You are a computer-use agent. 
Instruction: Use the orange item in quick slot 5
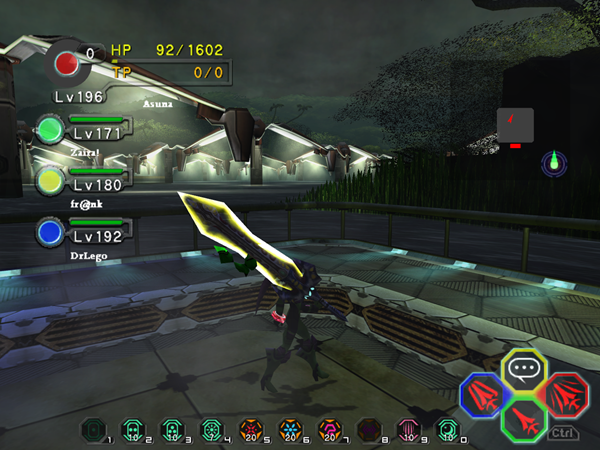coord(250,429)
